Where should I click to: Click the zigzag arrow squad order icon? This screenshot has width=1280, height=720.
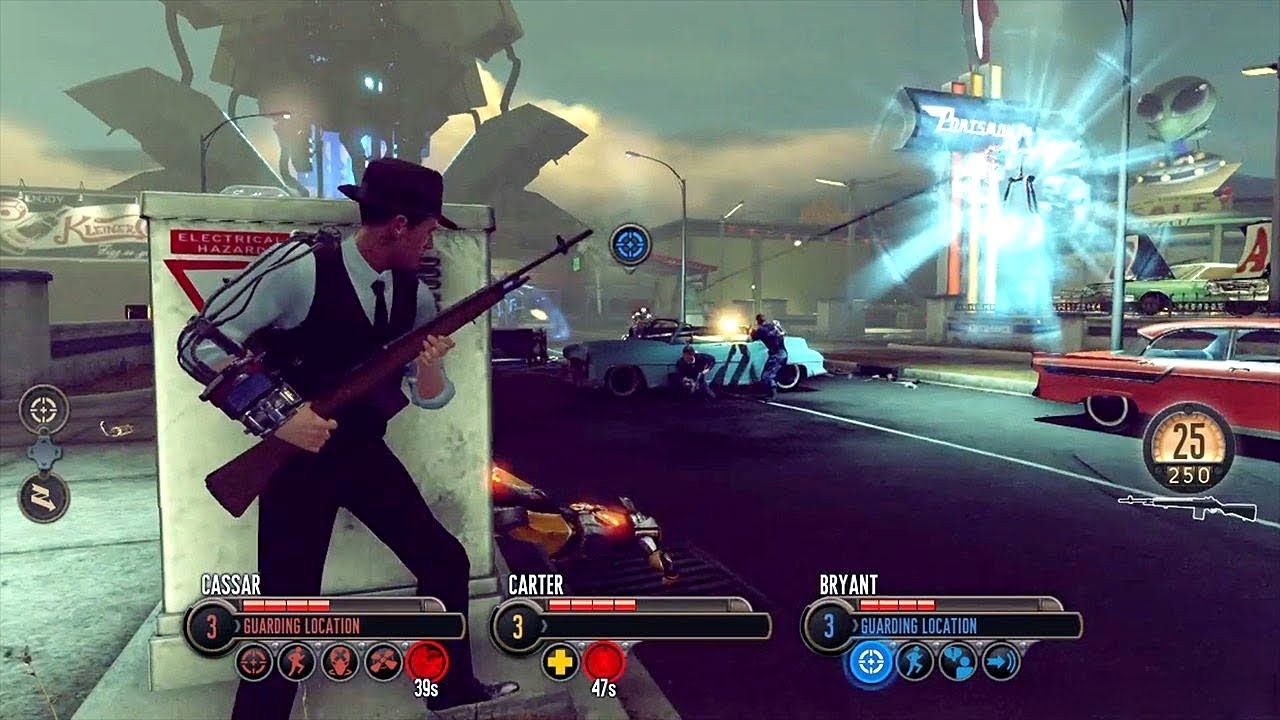point(44,497)
